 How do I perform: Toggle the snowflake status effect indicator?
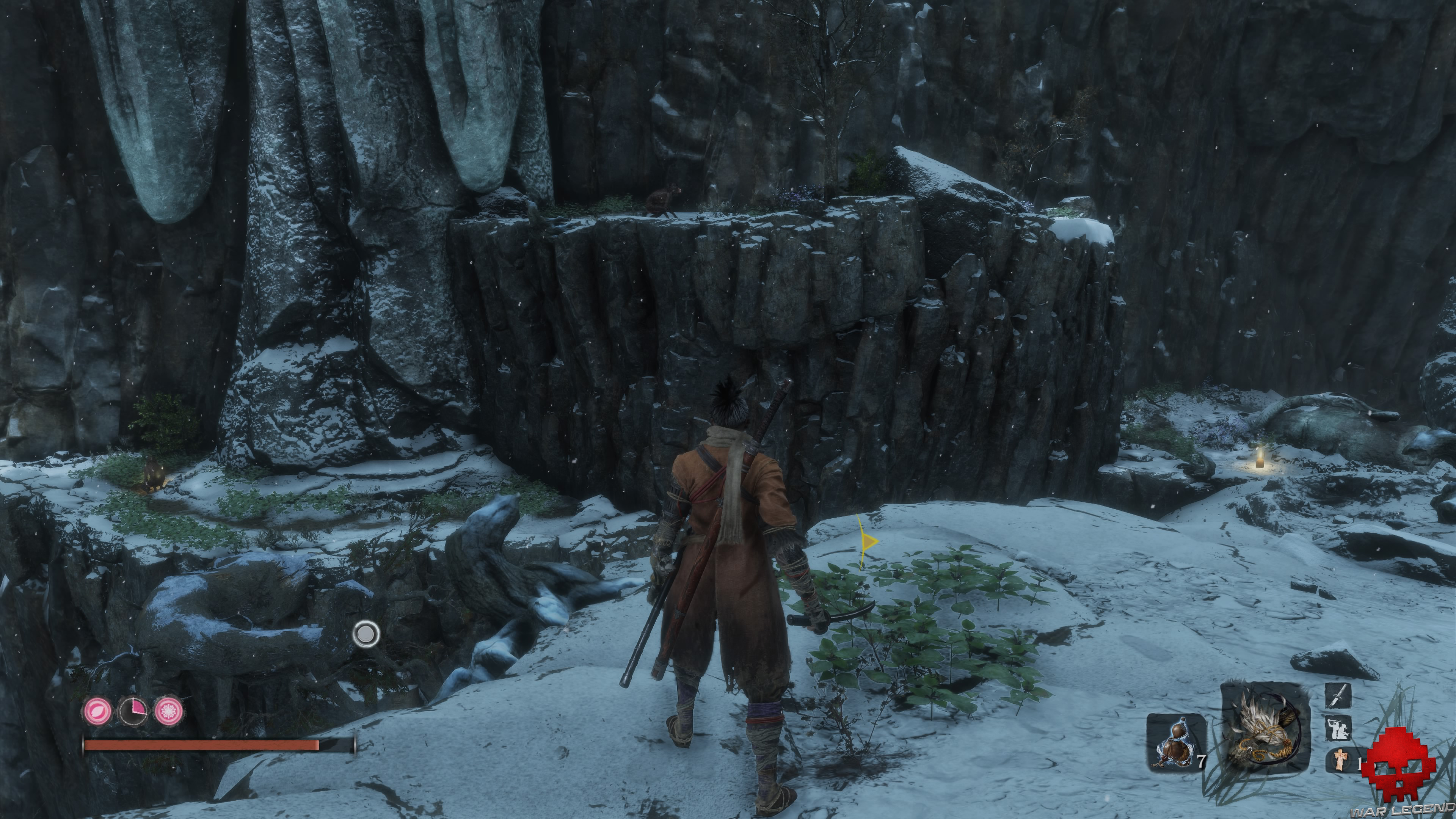pyautogui.click(x=168, y=711)
